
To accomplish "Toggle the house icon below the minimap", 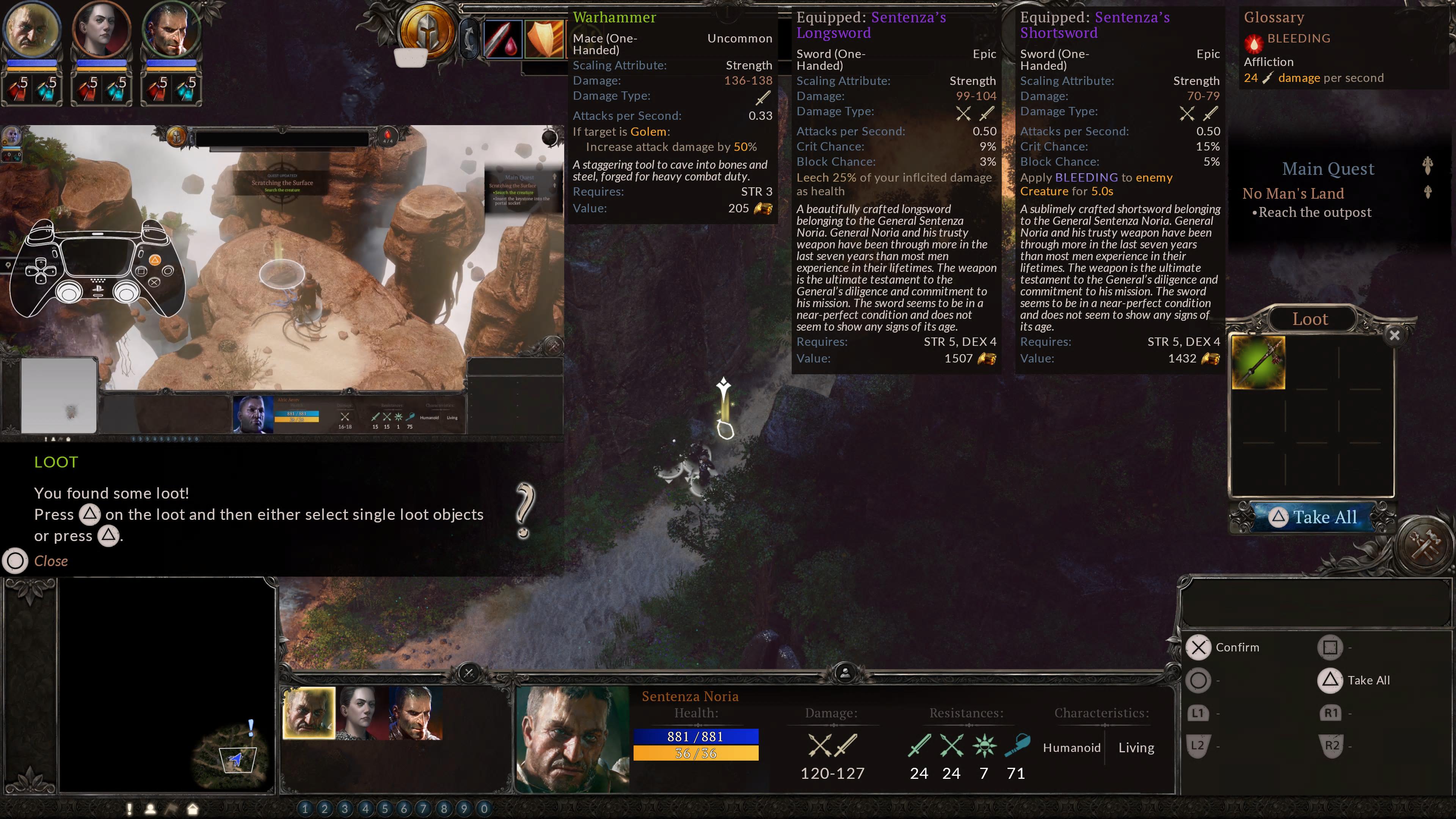I will (x=193, y=809).
